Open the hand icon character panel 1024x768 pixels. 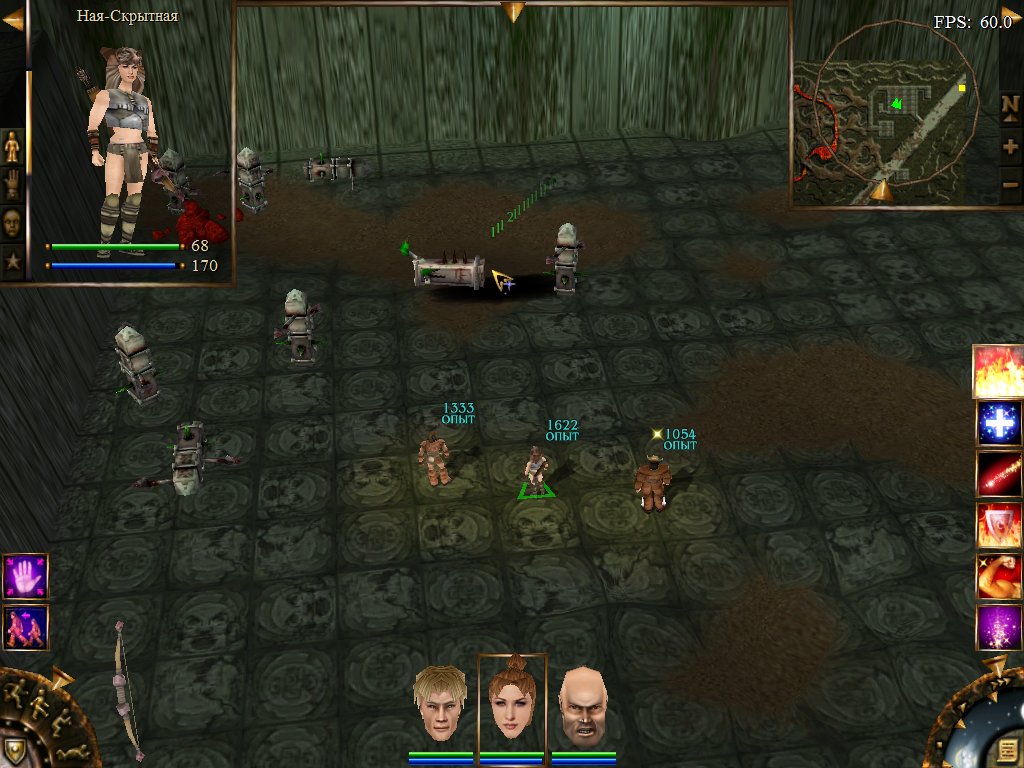[13, 186]
